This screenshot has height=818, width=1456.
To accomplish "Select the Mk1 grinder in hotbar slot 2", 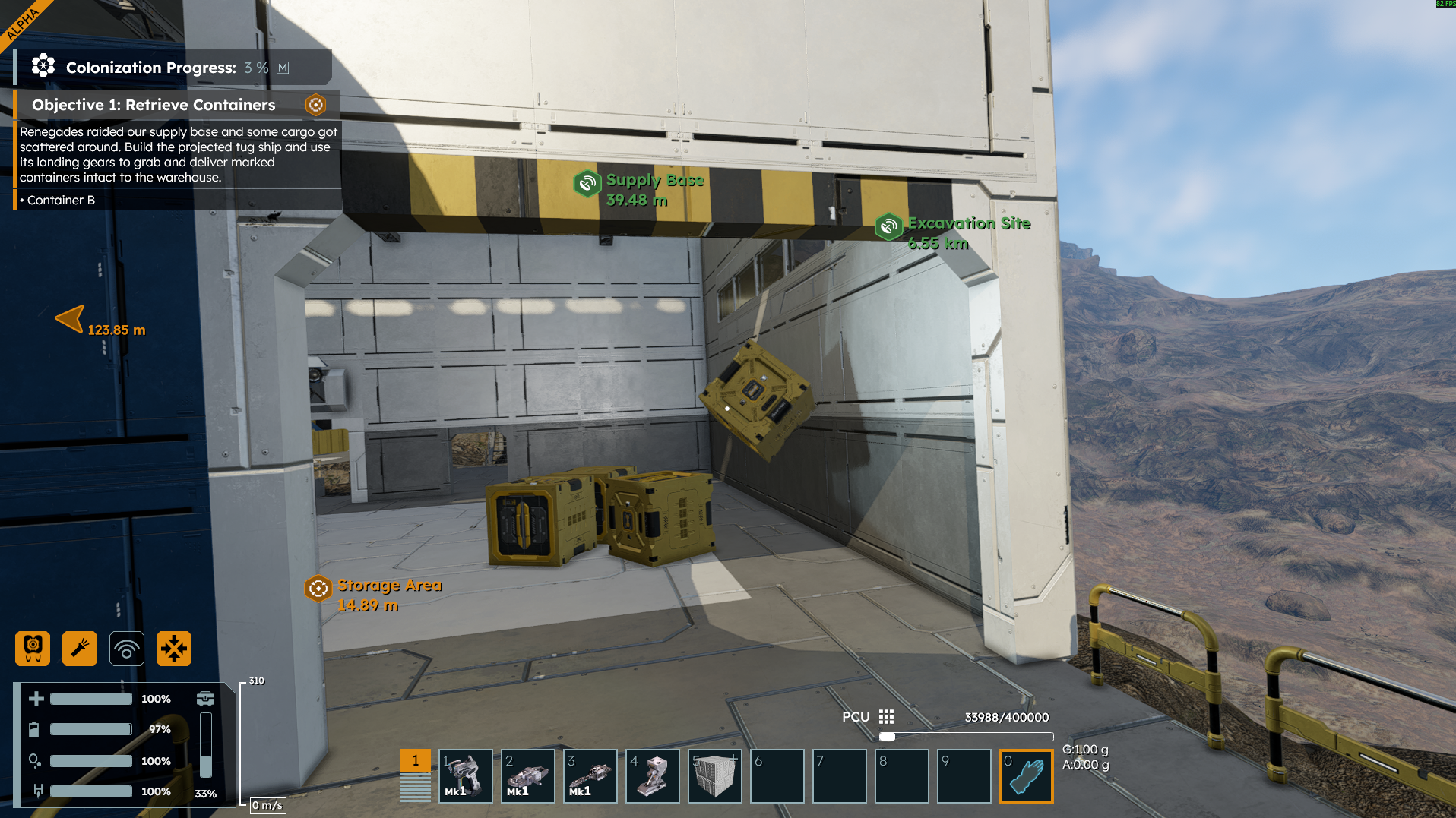I will (x=528, y=775).
